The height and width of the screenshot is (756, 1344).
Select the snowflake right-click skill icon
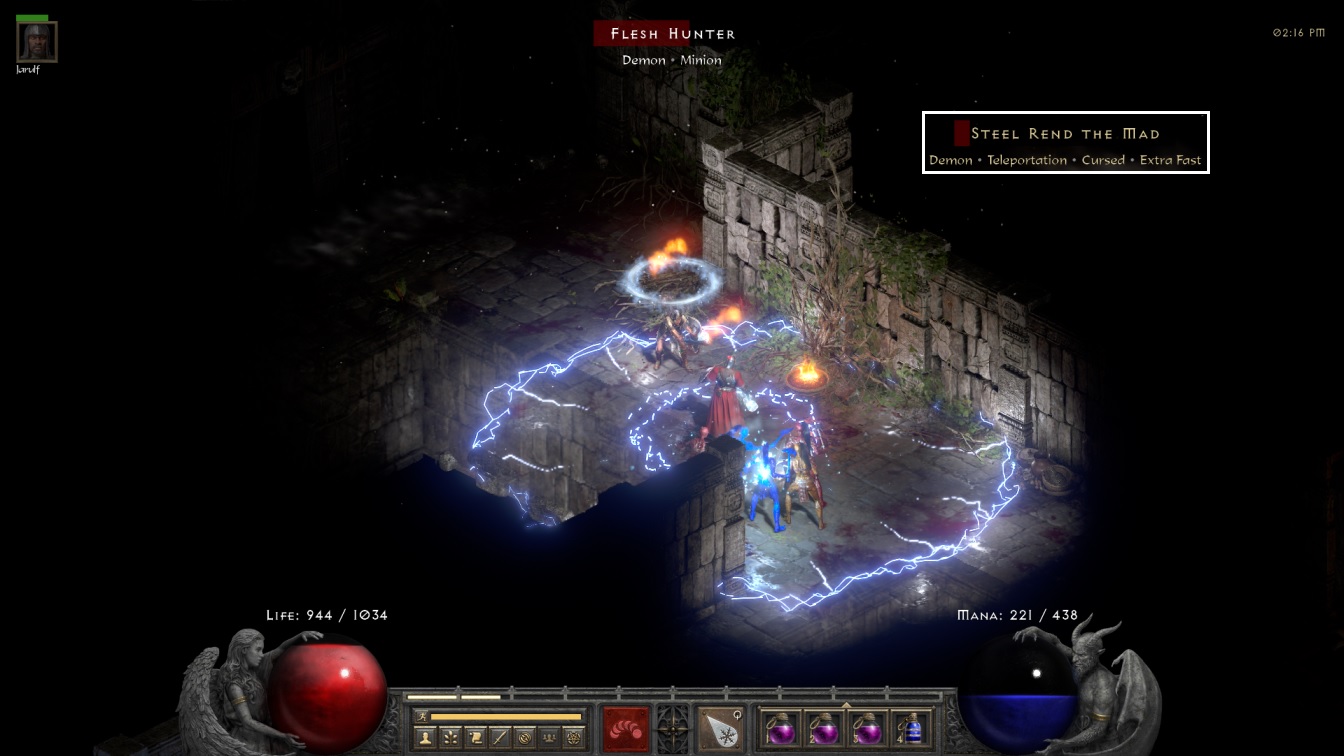click(720, 729)
